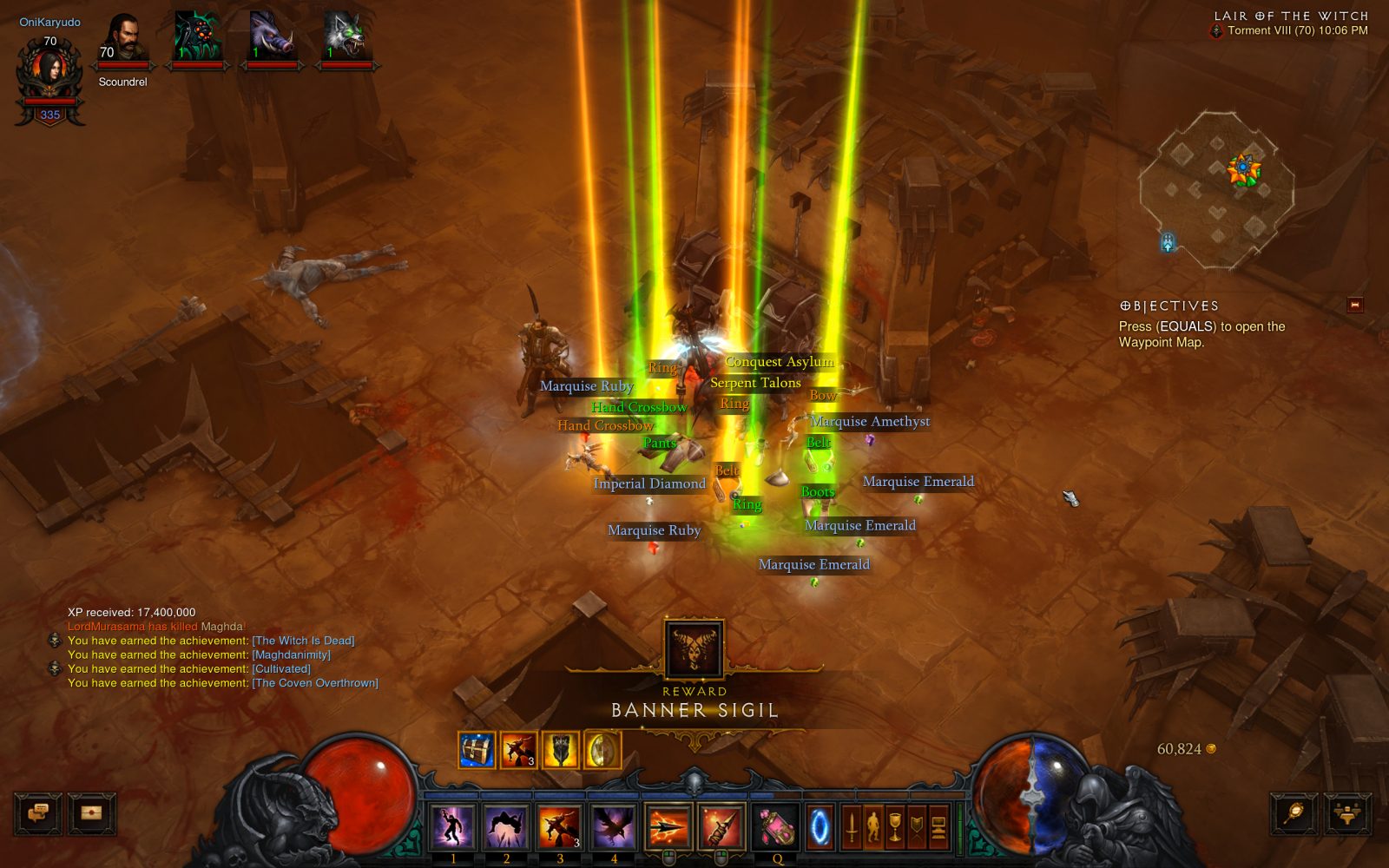Select the Scoundrel follower portrait

point(123,42)
